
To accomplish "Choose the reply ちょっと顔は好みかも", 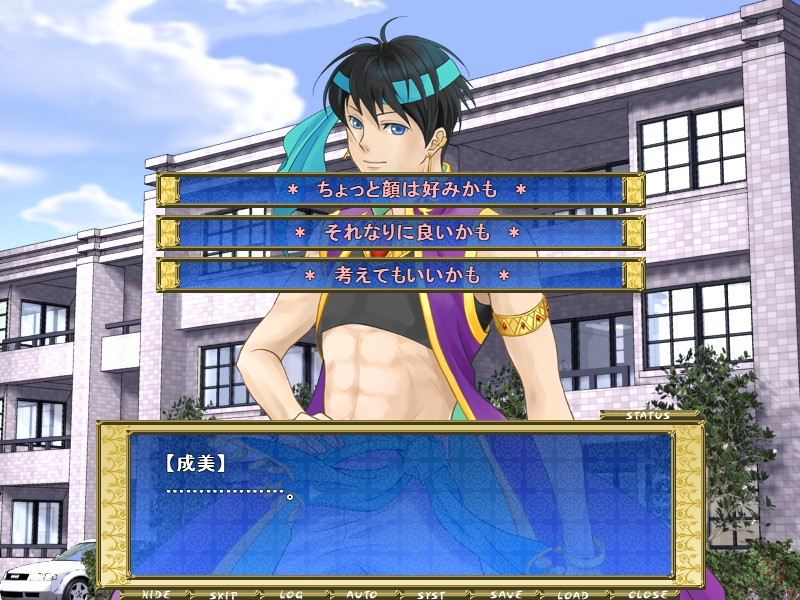I will pos(400,189).
